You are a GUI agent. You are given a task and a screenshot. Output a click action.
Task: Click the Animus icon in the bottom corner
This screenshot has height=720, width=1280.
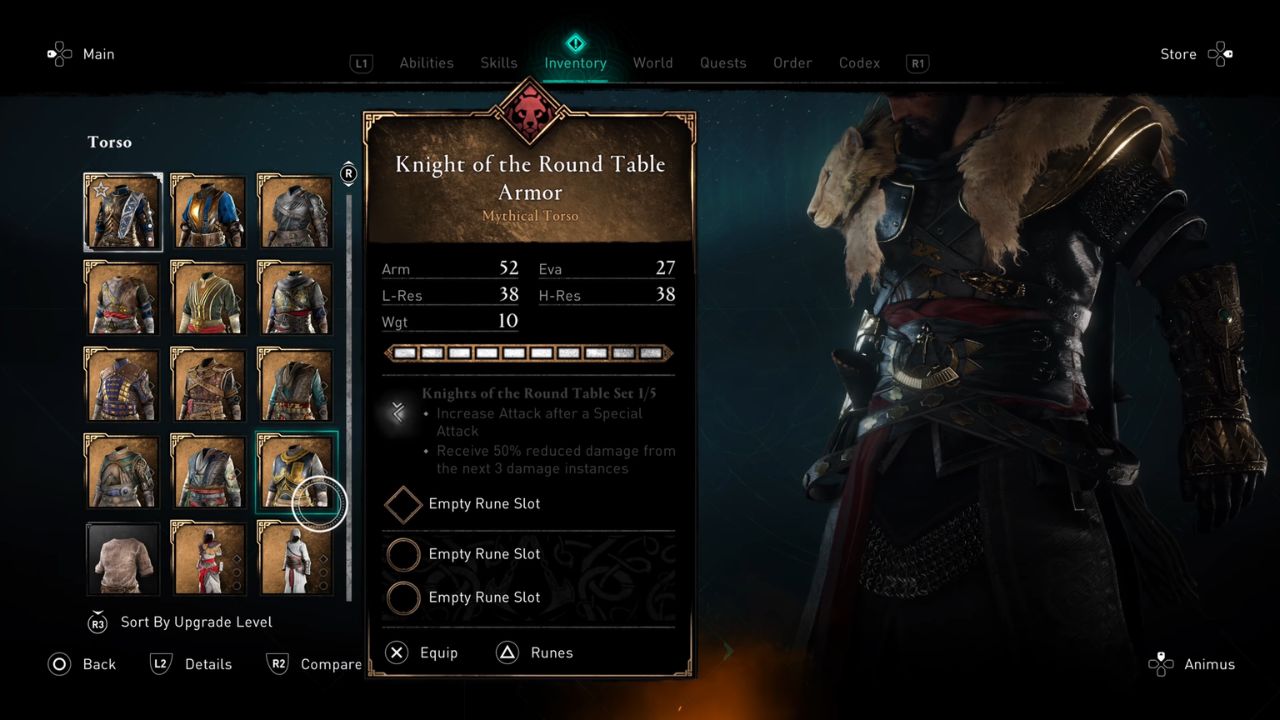1161,664
